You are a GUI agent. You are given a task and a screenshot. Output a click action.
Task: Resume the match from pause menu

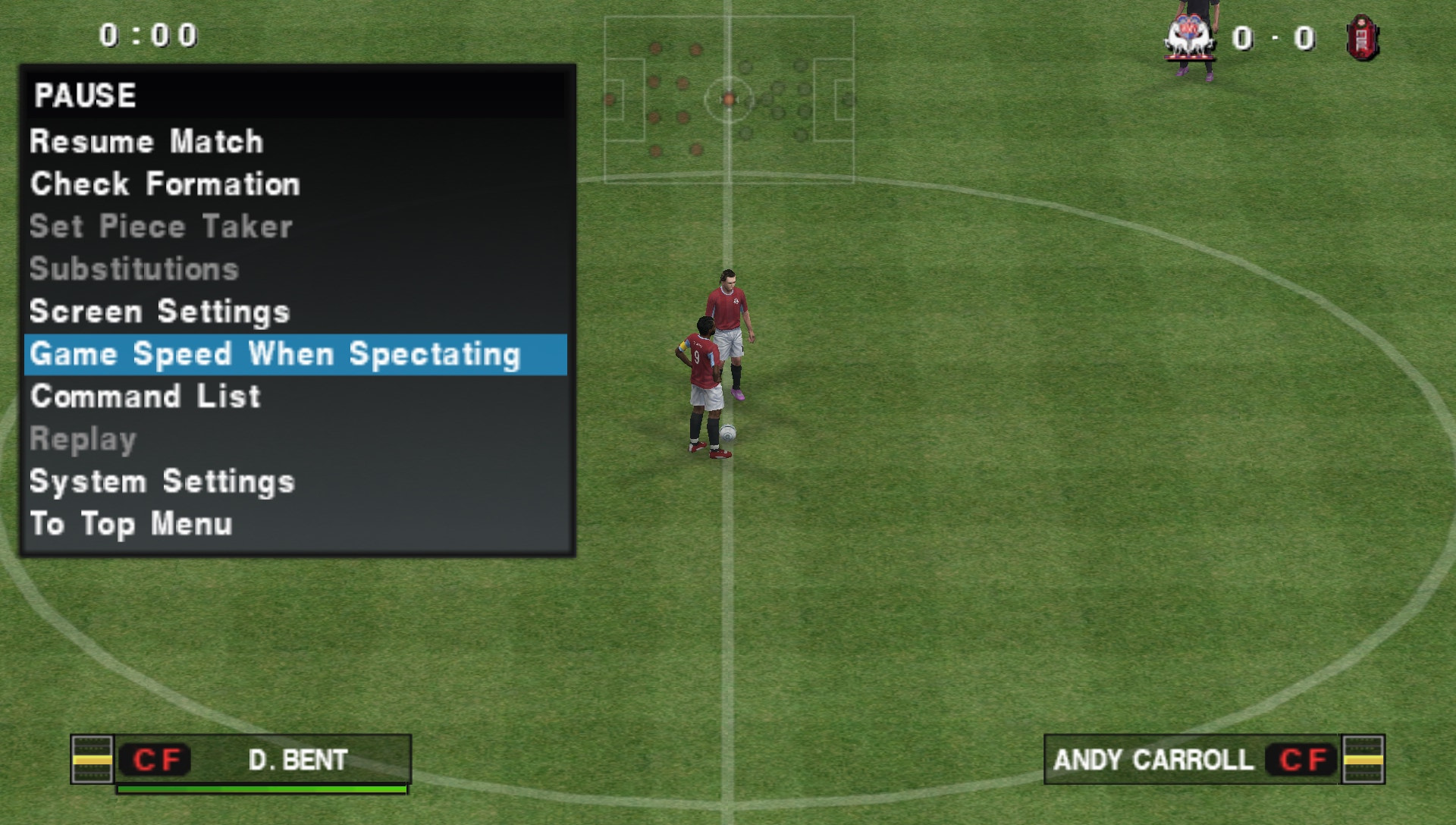(x=146, y=142)
